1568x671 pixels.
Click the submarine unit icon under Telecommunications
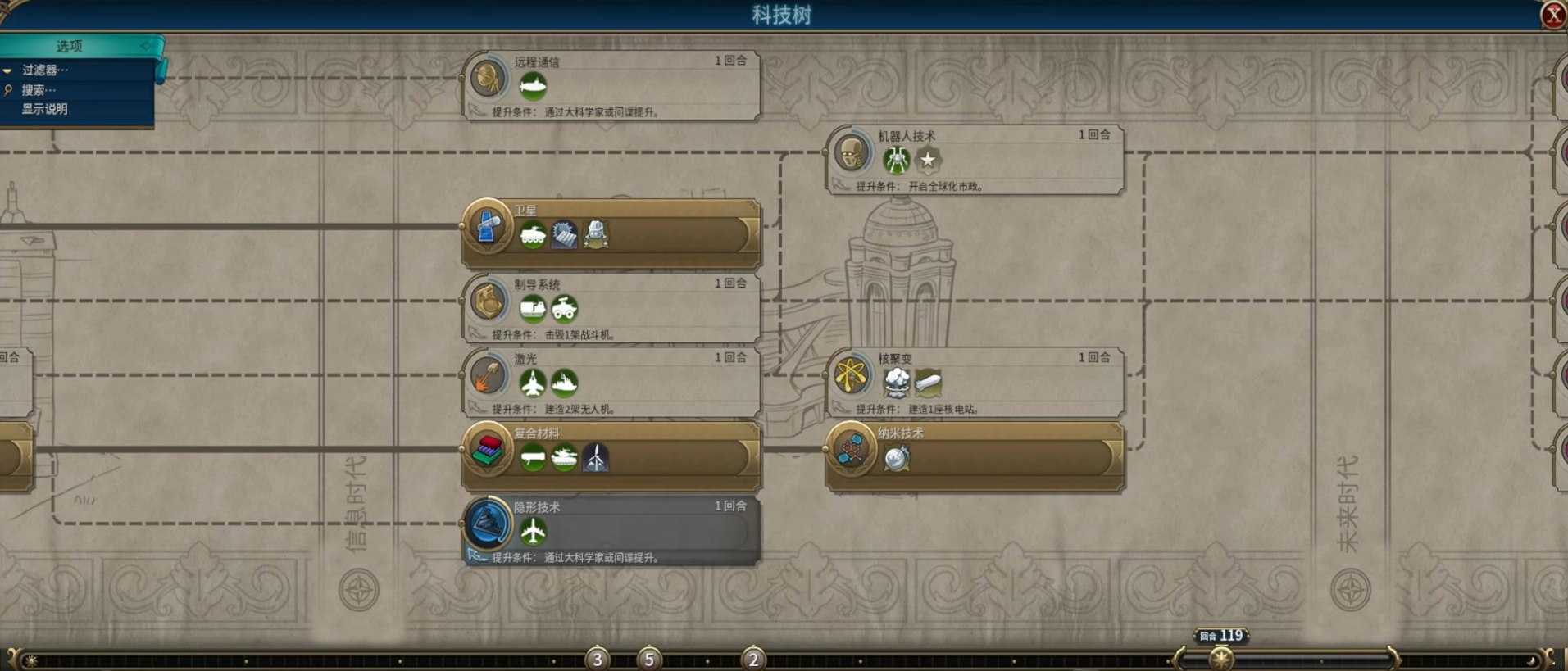click(533, 86)
